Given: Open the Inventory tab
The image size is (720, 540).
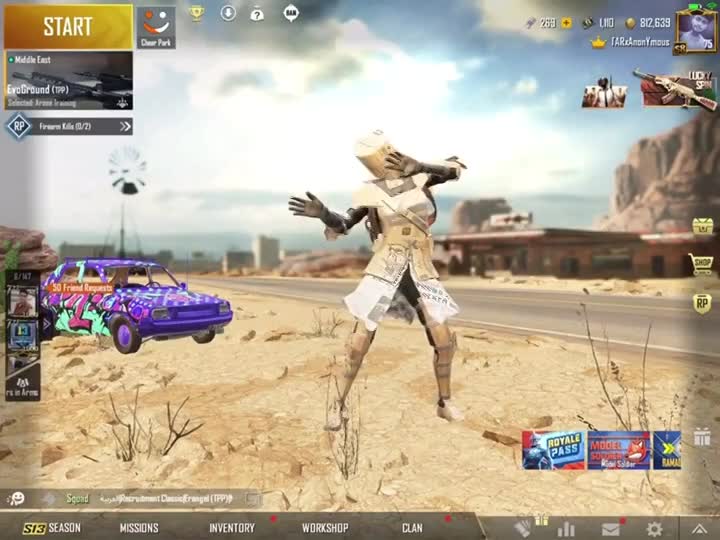Looking at the screenshot, I should [231, 528].
